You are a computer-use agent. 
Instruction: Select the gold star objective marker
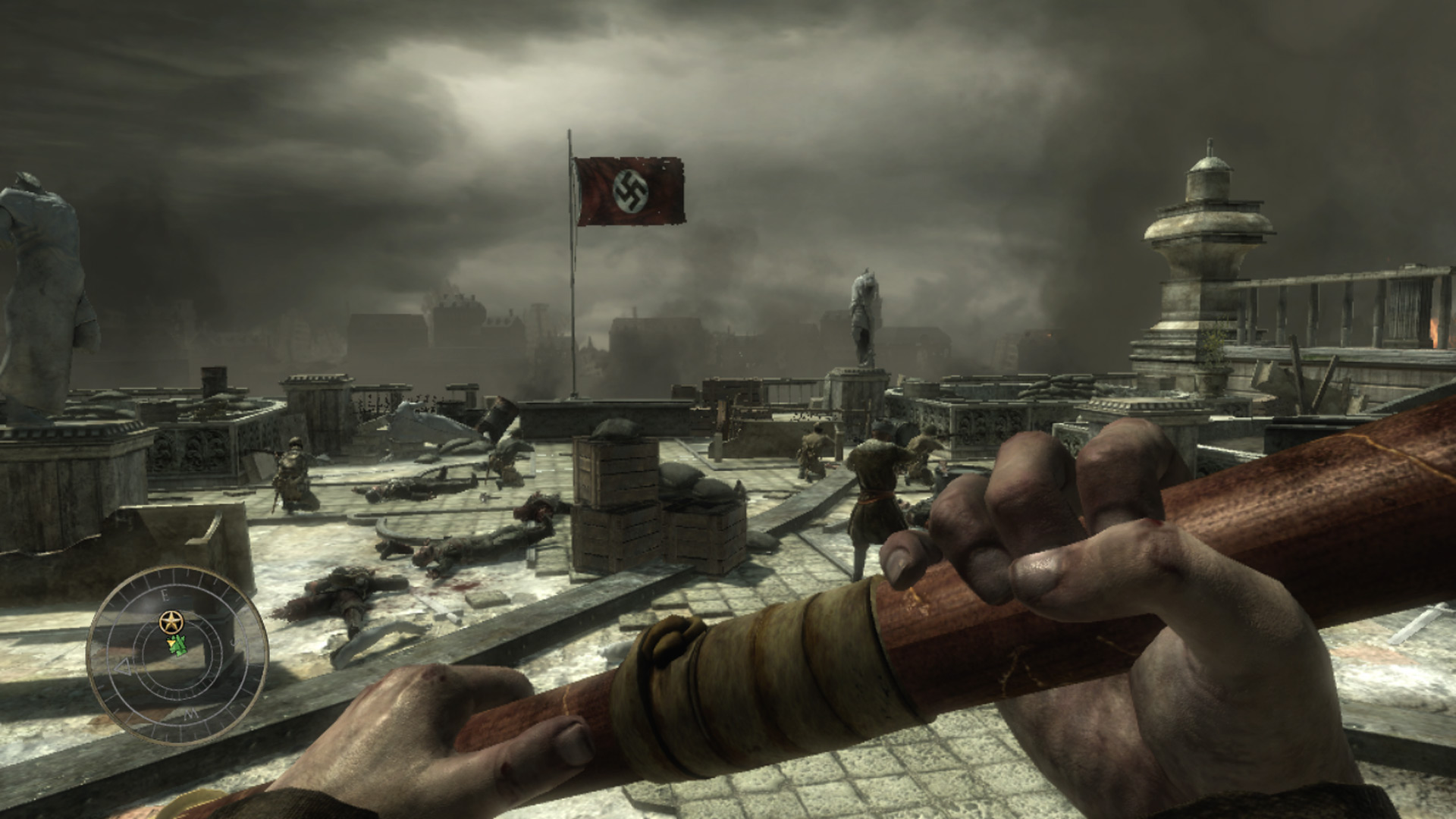coord(172,623)
